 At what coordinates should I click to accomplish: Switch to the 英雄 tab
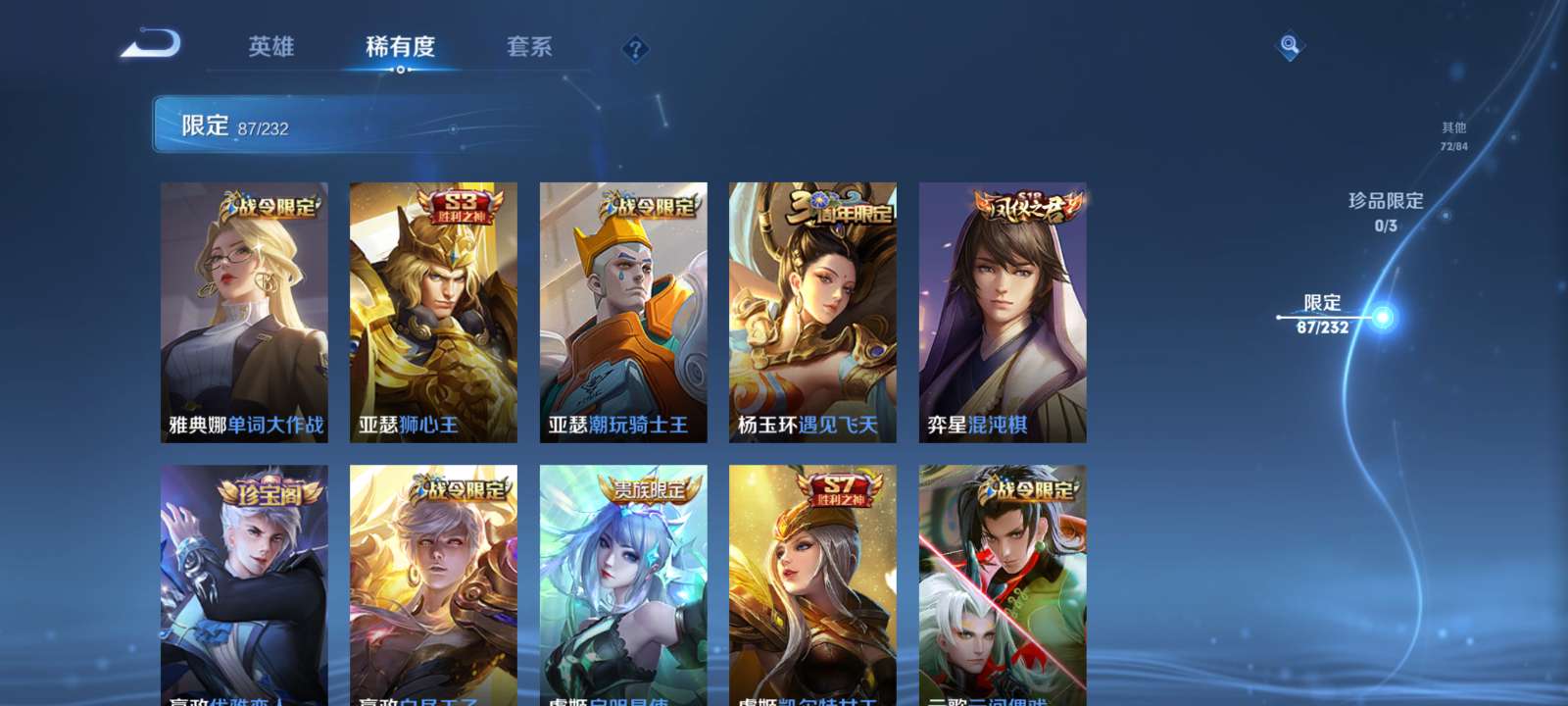[x=273, y=47]
